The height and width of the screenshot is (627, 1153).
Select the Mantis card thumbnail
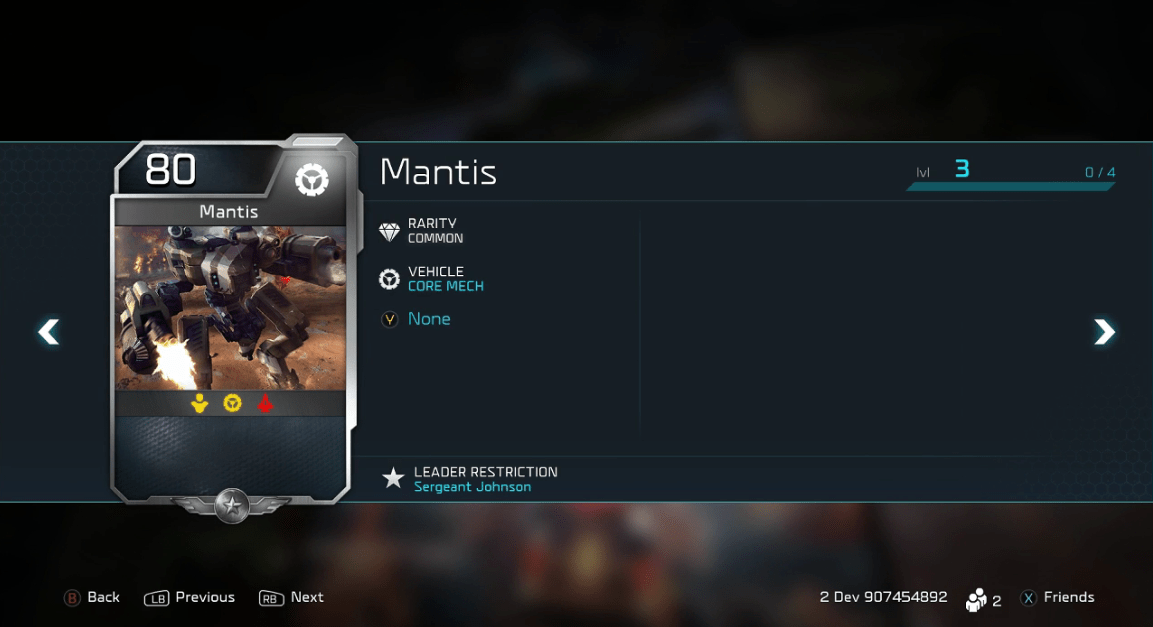click(230, 320)
